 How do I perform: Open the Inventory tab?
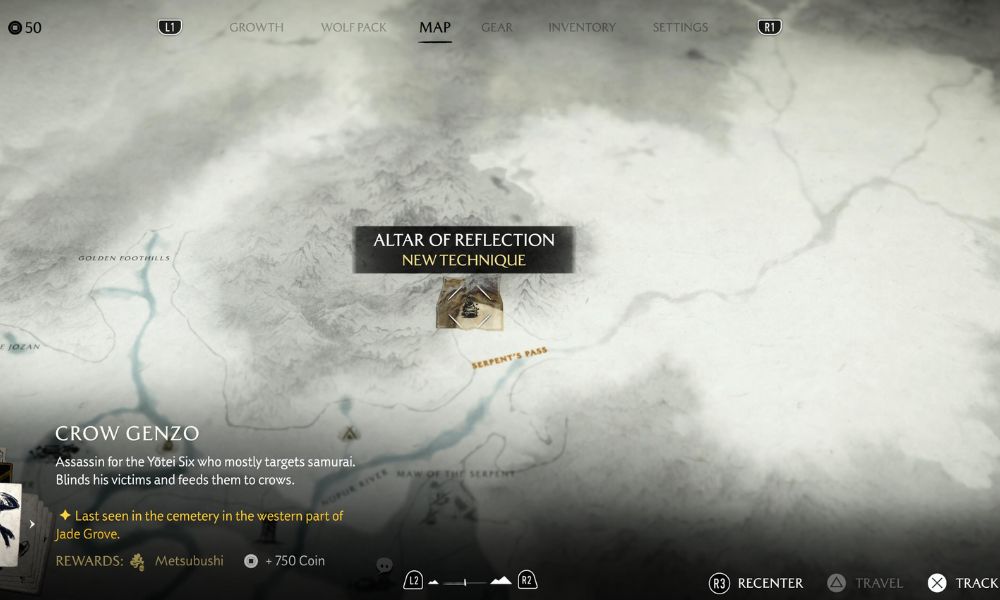(582, 27)
